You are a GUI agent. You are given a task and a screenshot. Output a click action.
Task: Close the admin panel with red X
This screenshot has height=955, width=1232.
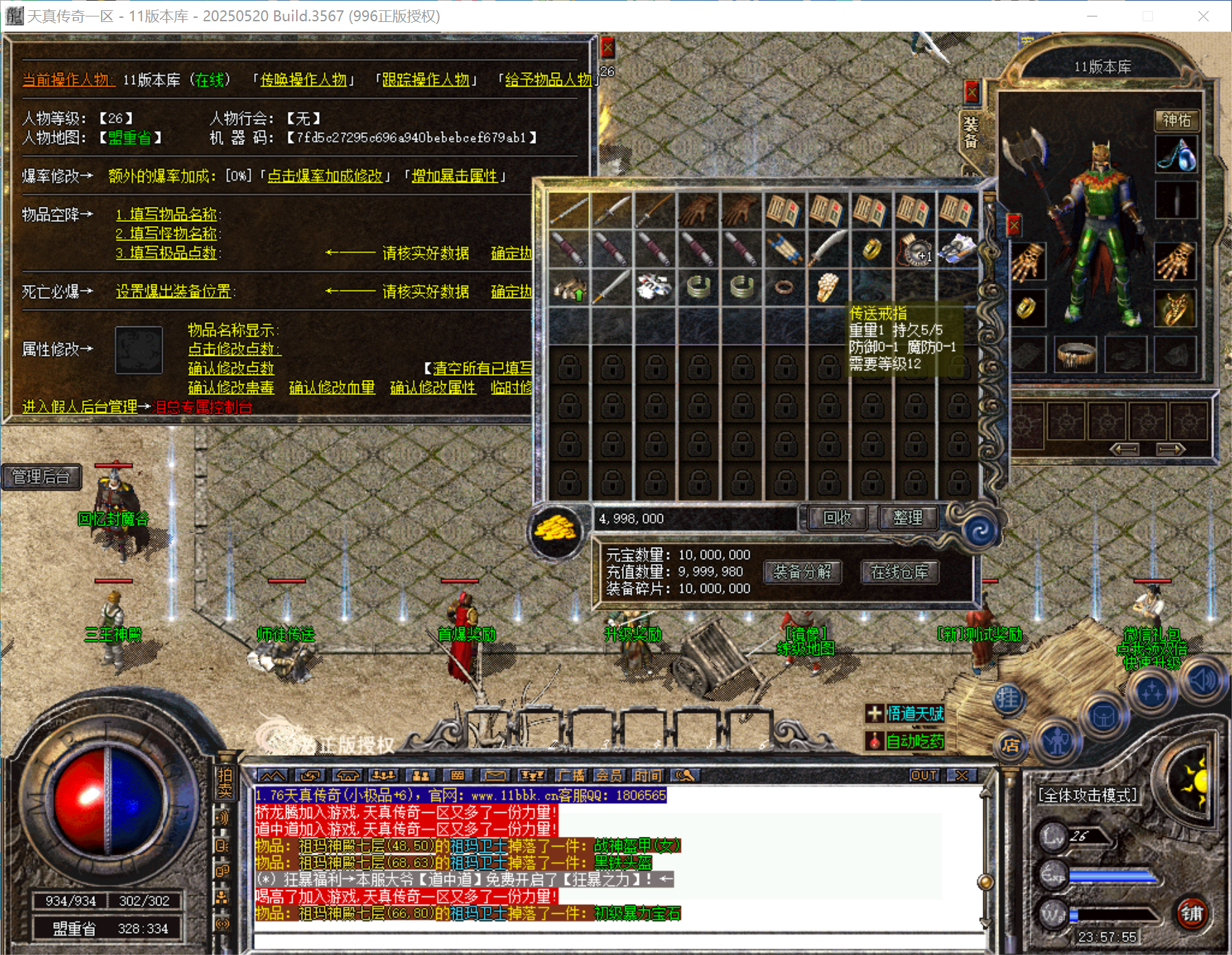(x=607, y=47)
